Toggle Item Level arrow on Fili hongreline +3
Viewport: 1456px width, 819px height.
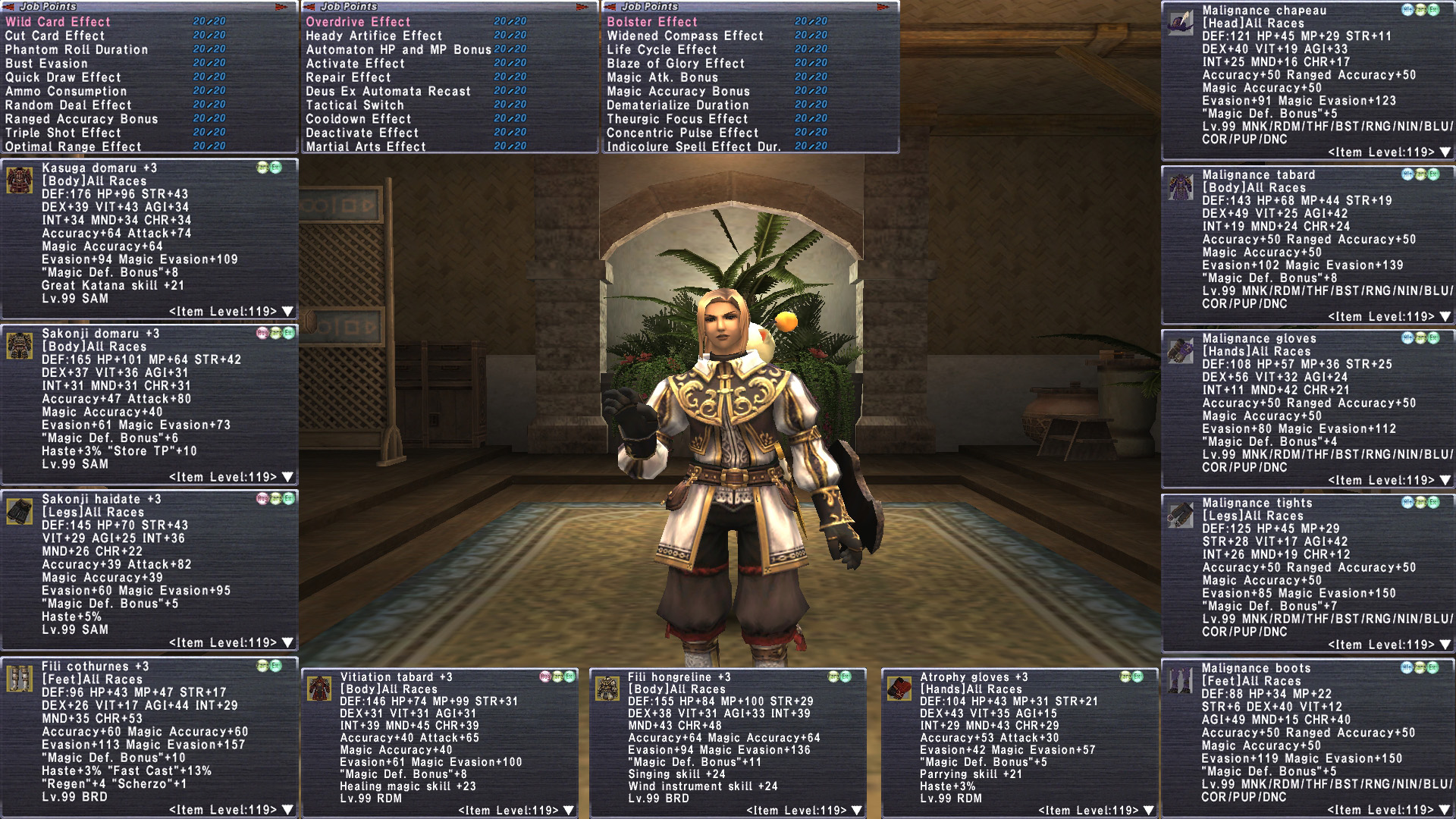point(857,811)
